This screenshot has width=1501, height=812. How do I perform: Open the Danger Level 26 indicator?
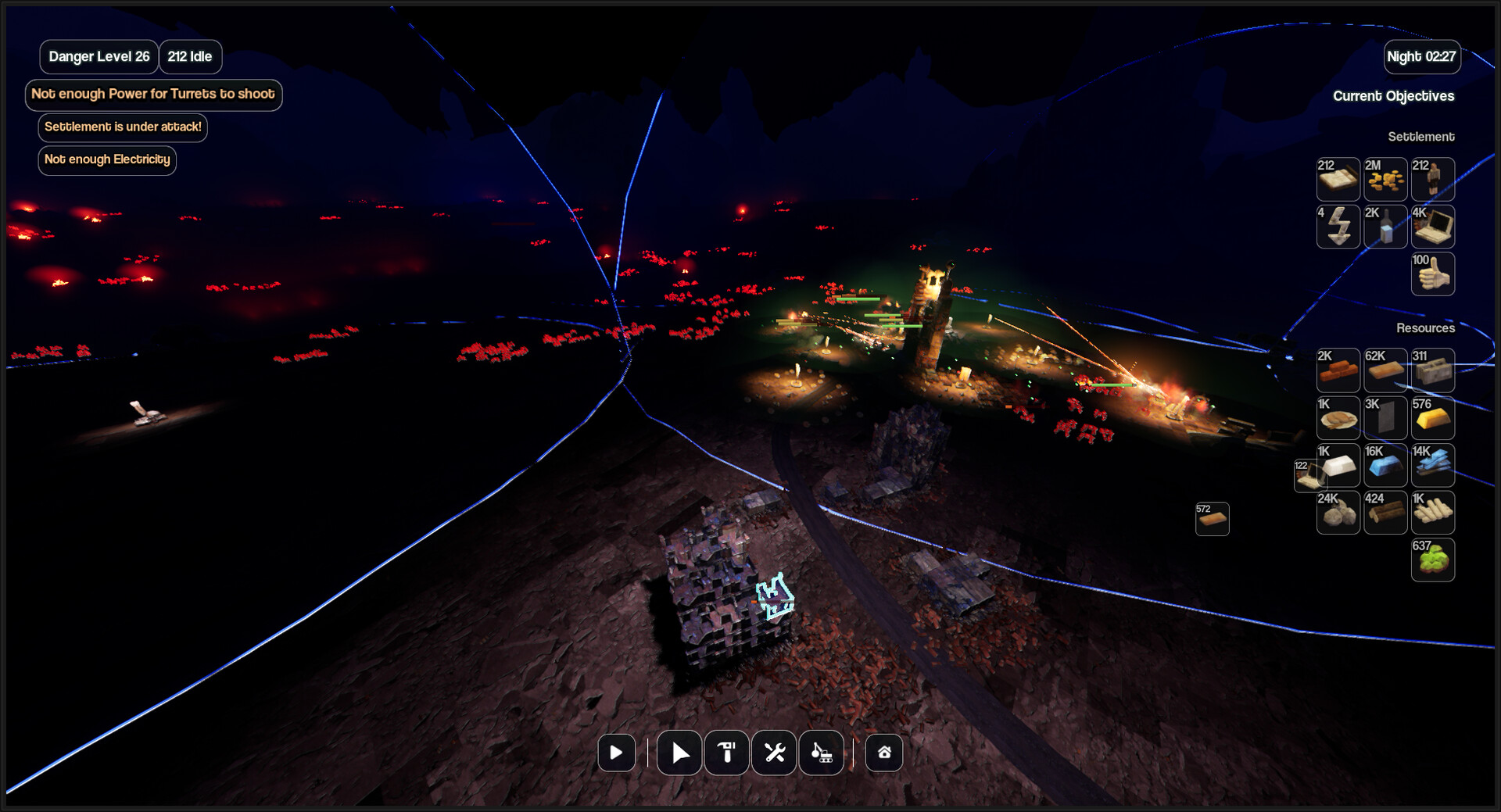click(x=99, y=57)
